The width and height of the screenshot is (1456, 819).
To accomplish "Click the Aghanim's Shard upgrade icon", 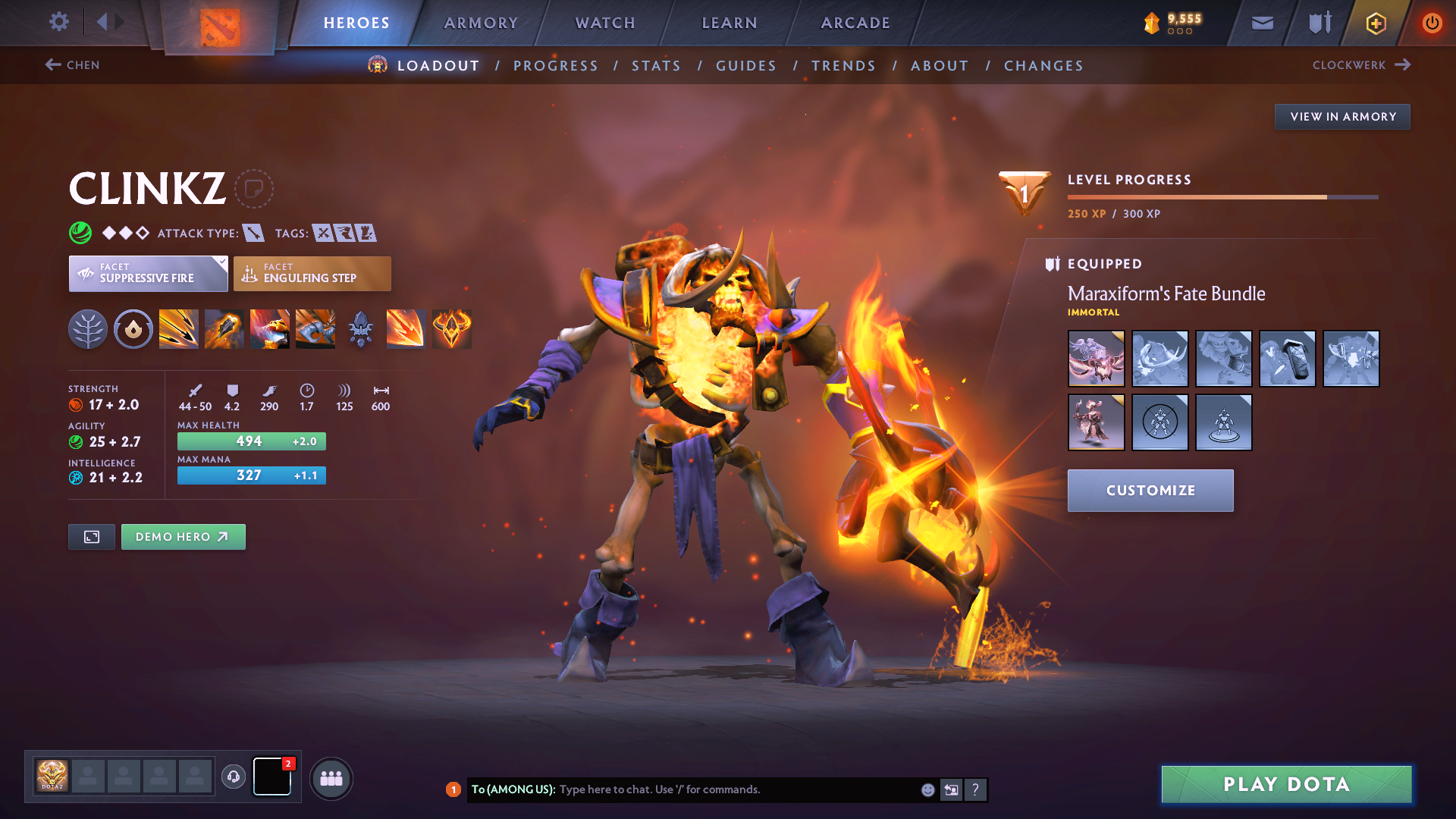I will [x=360, y=328].
